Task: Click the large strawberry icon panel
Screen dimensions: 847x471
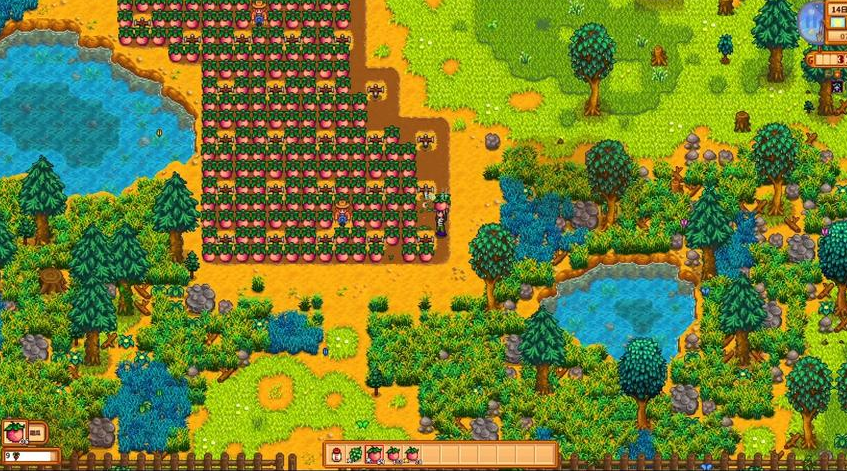Action: [15, 433]
